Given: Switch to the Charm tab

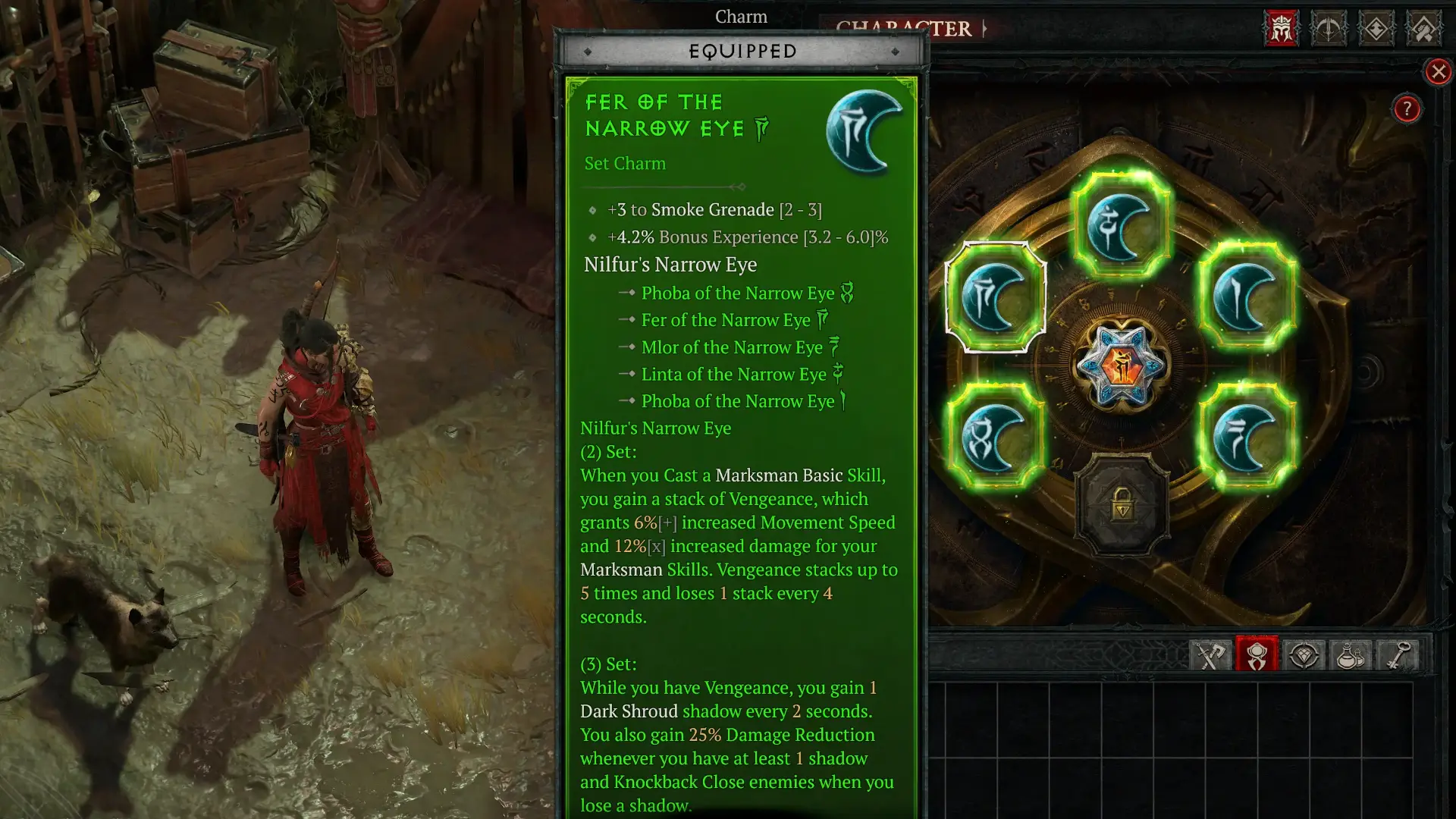Looking at the screenshot, I should 741,17.
